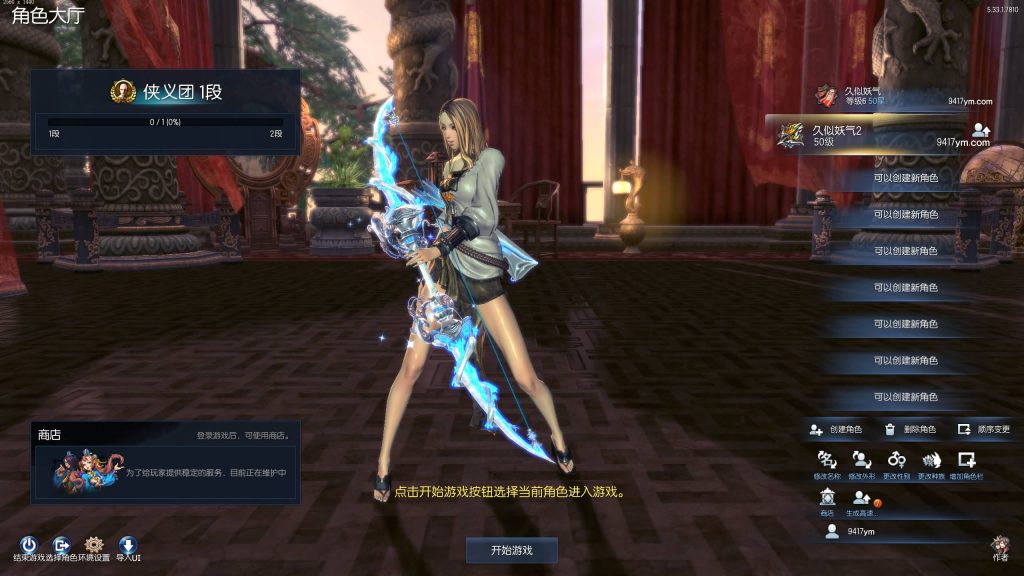The image size is (1024, 576).
Task: Add a character slot with 增加角色栏
Action: 966,461
